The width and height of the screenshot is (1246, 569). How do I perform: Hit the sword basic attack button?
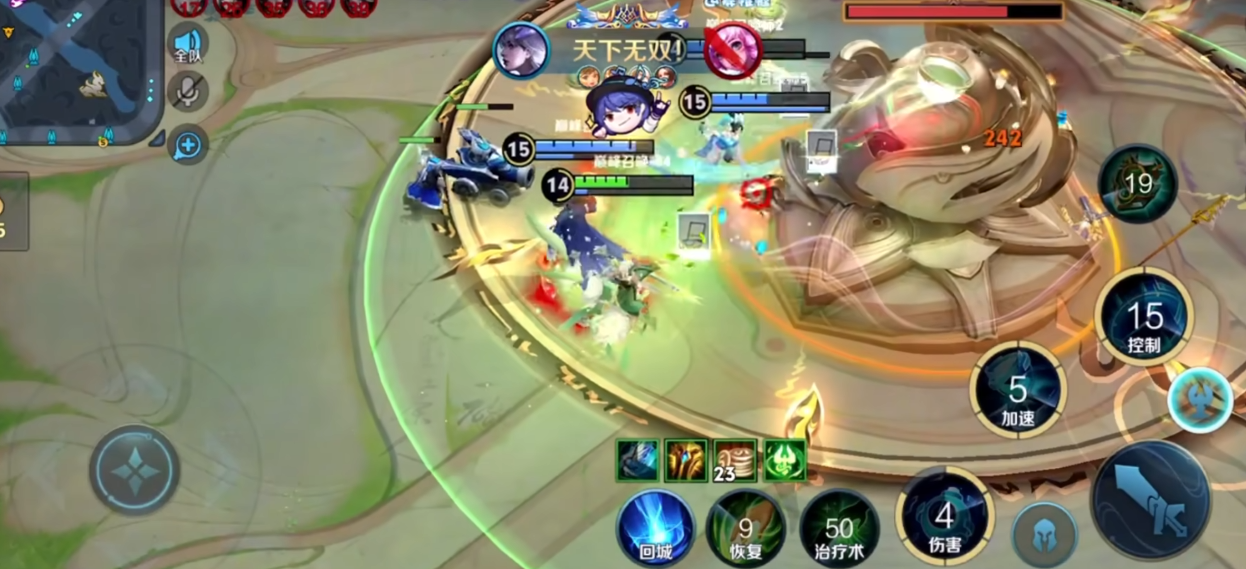pyautogui.click(x=1150, y=500)
